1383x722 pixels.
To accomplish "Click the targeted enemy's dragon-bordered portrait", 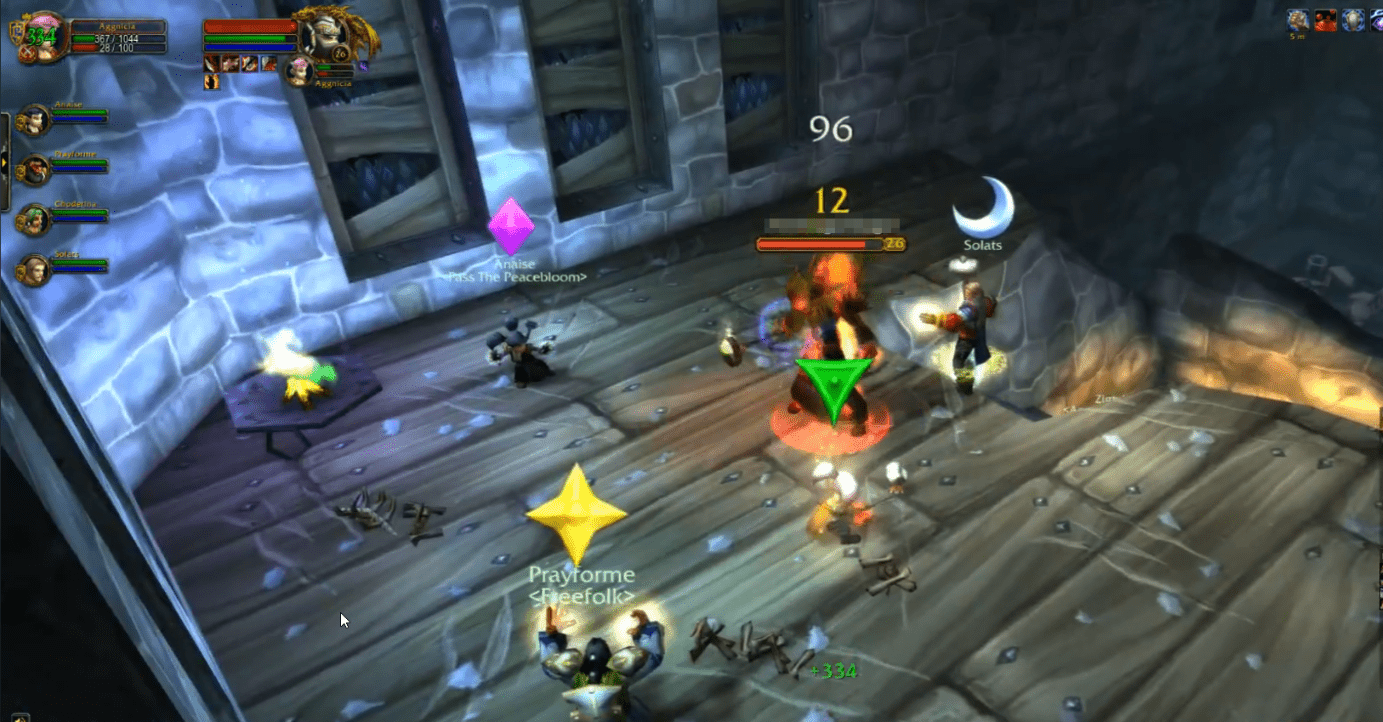I will (x=324, y=36).
